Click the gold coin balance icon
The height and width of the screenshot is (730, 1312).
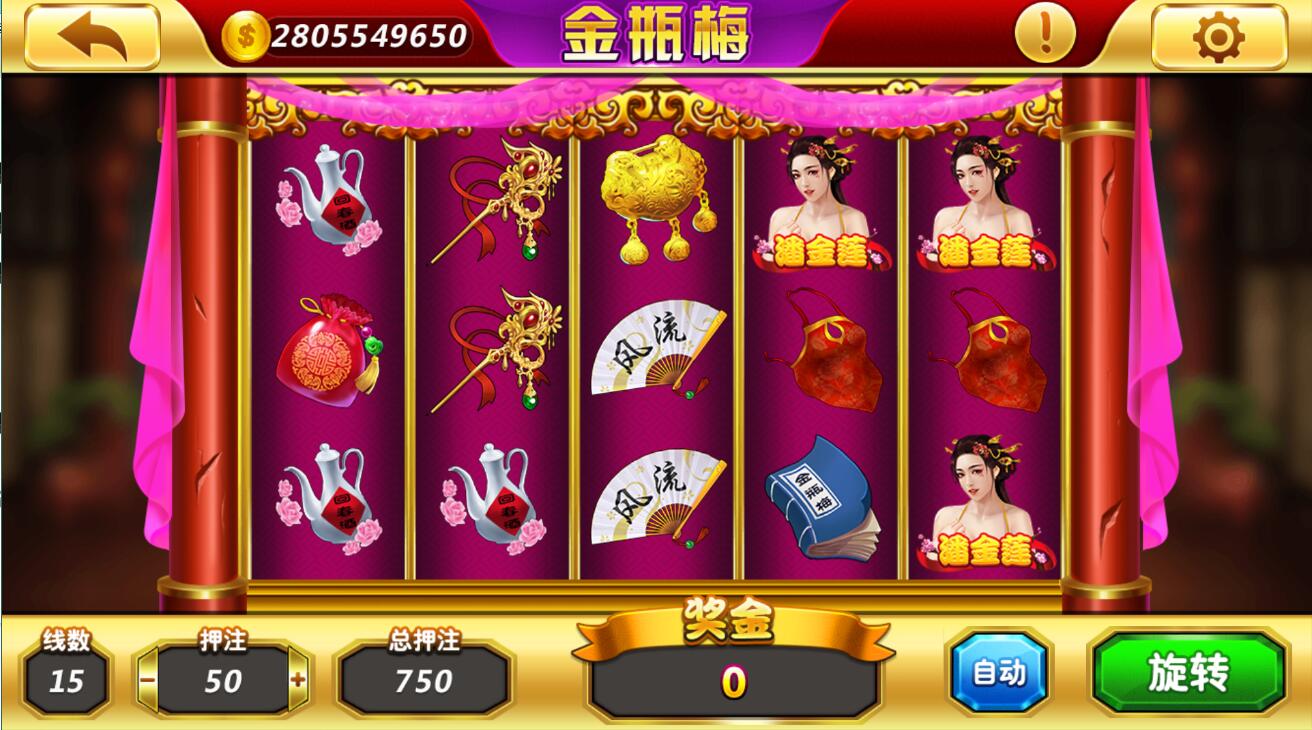click(245, 33)
